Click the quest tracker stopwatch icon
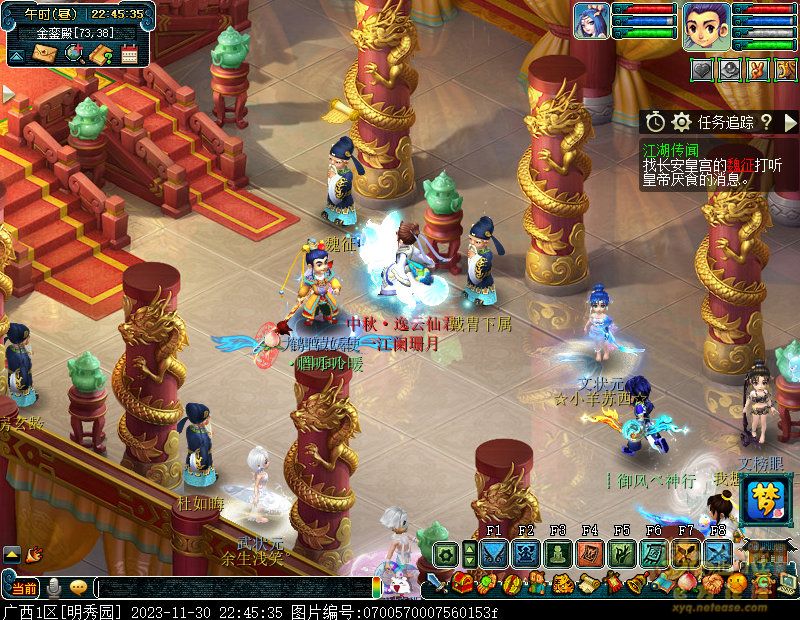 (655, 122)
